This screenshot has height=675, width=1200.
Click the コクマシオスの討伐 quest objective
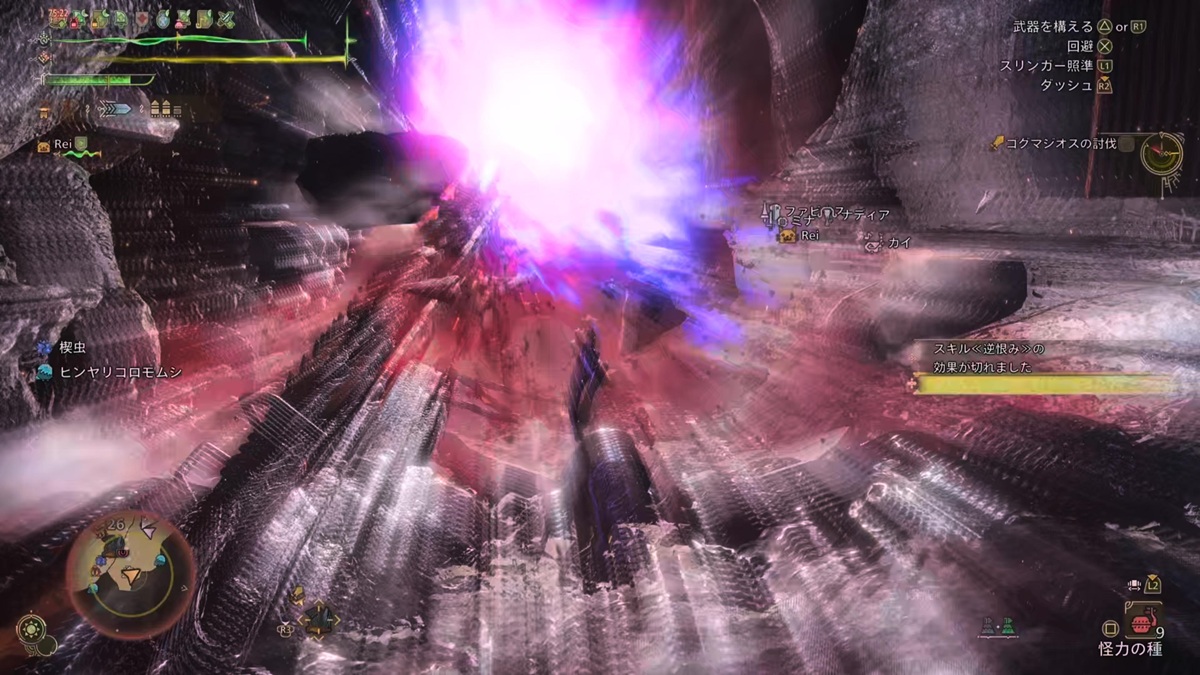pos(1059,145)
